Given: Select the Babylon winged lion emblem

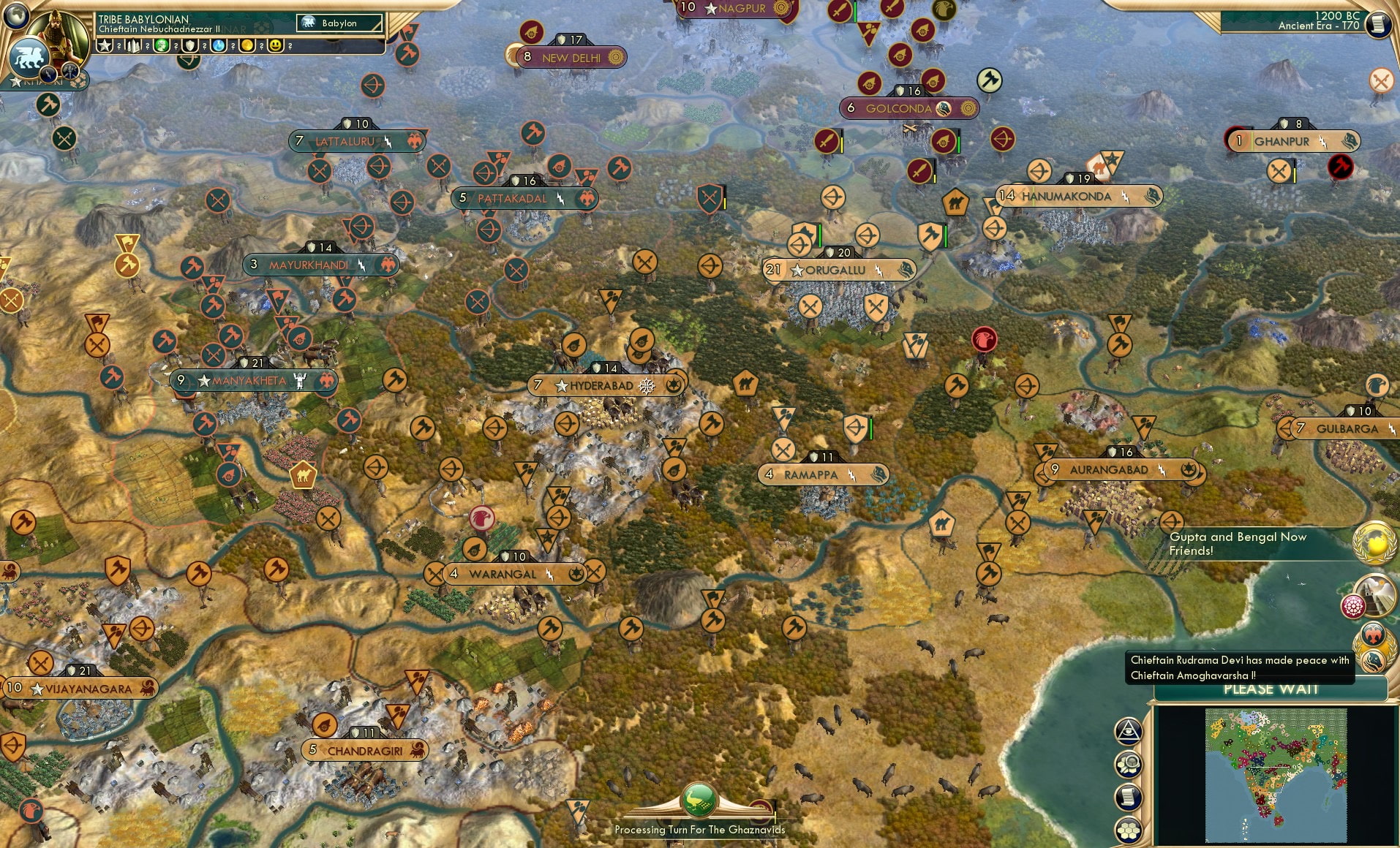Looking at the screenshot, I should 29,56.
